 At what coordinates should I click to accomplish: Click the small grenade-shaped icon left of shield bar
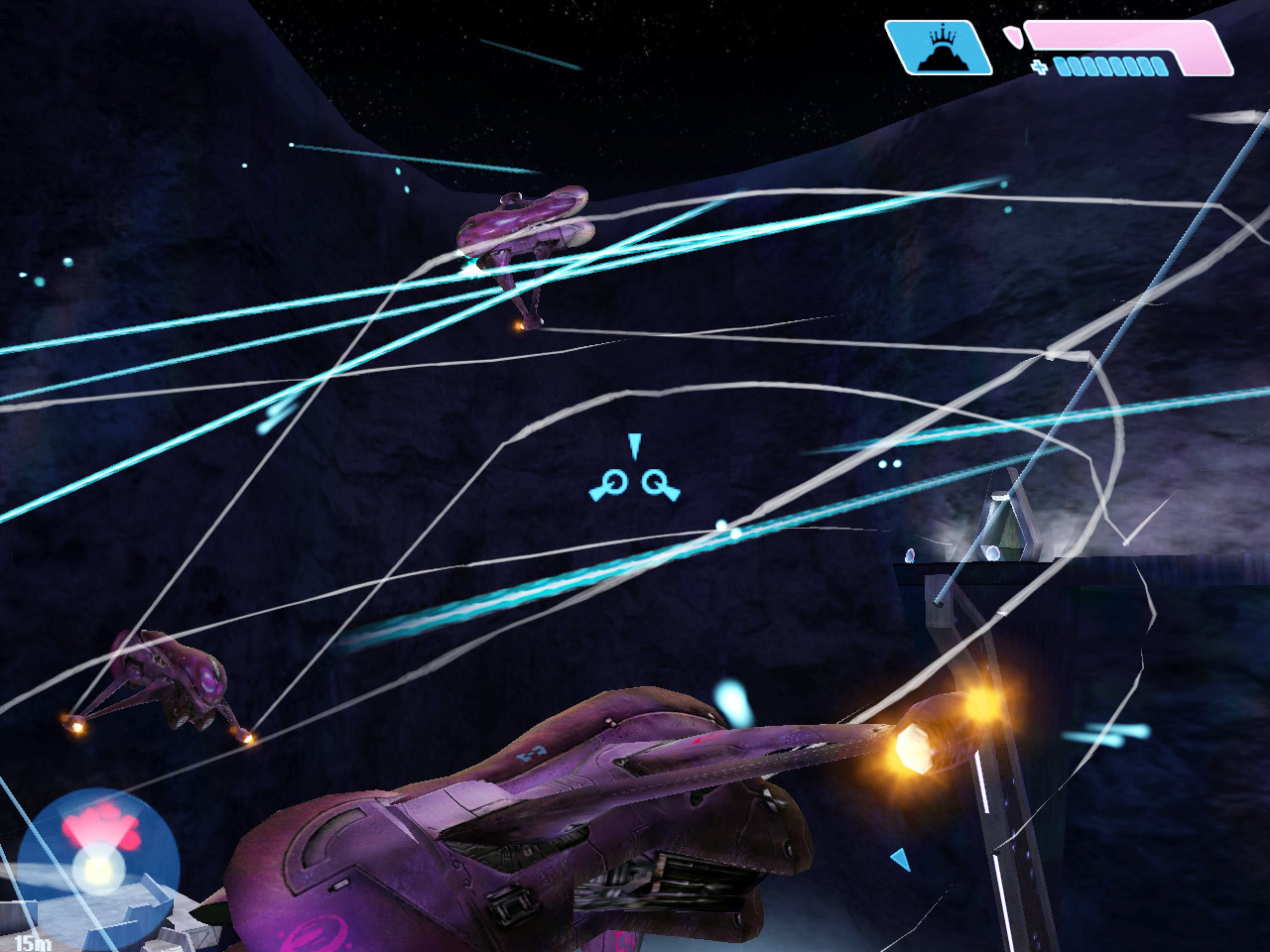[x=1012, y=38]
